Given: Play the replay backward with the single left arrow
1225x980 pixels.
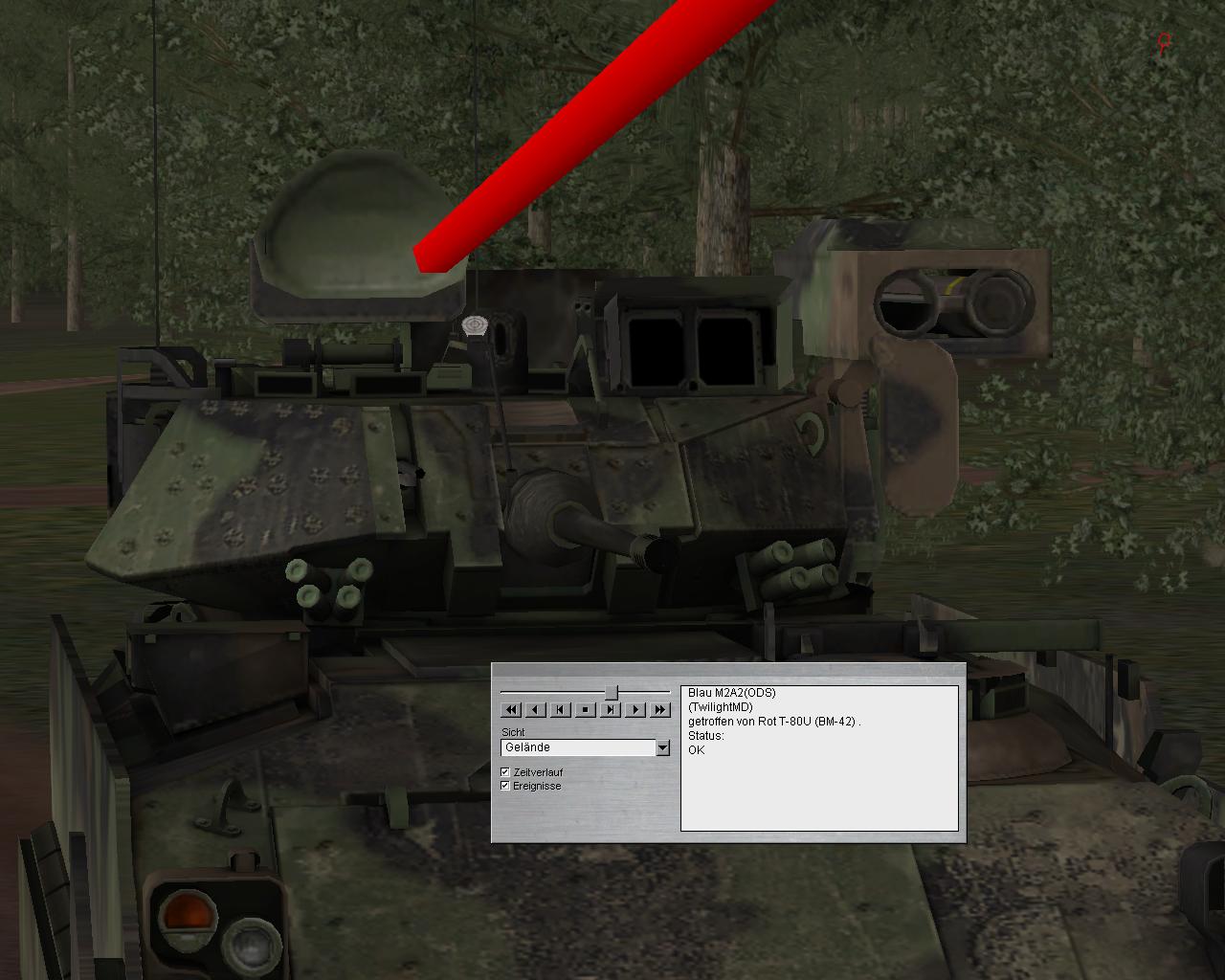Looking at the screenshot, I should (x=536, y=709).
